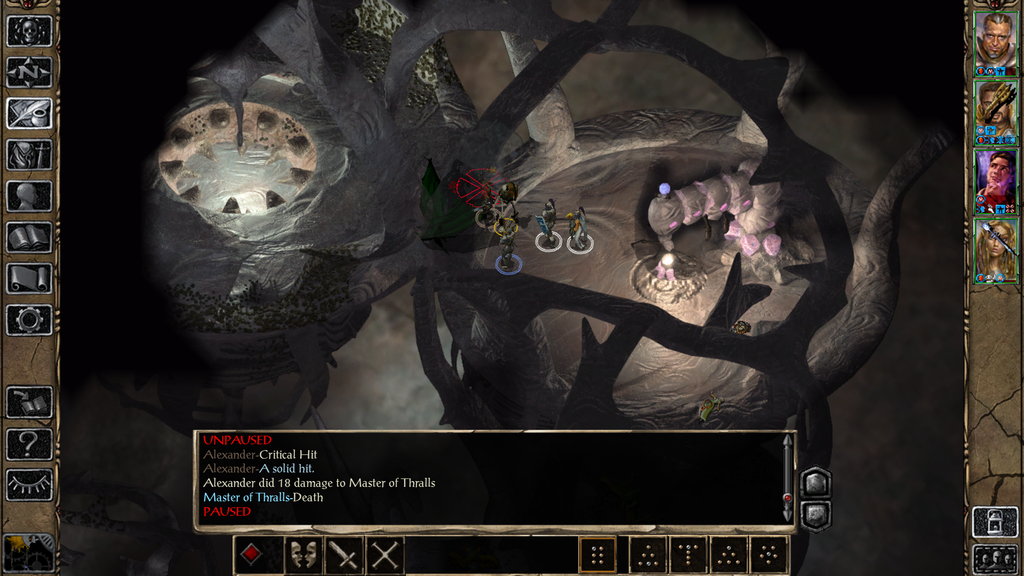Select the blonde woman portrait
The width and height of the screenshot is (1024, 576).
click(995, 250)
